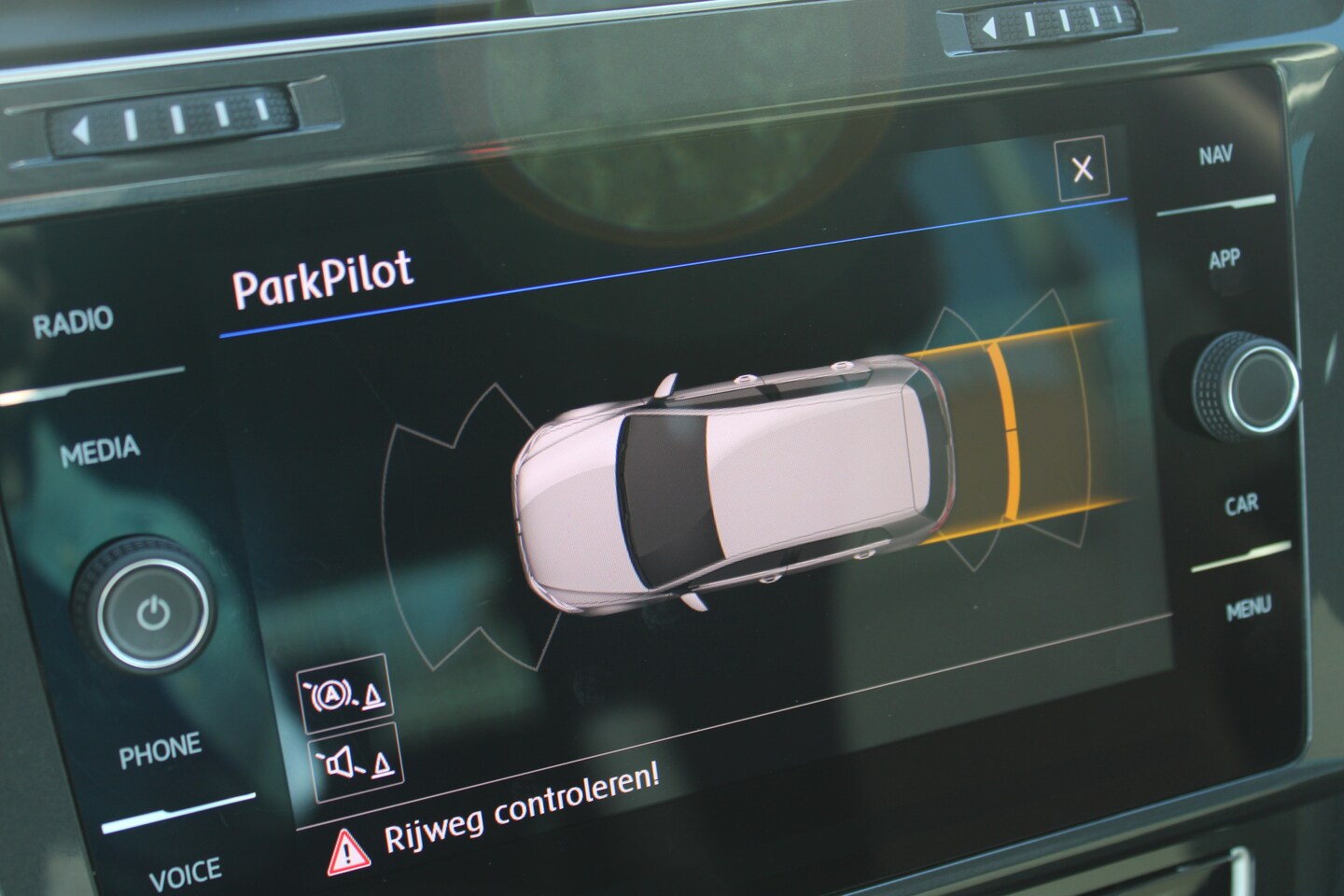The width and height of the screenshot is (1344, 896).
Task: Select the PHONE button
Action: tap(160, 749)
